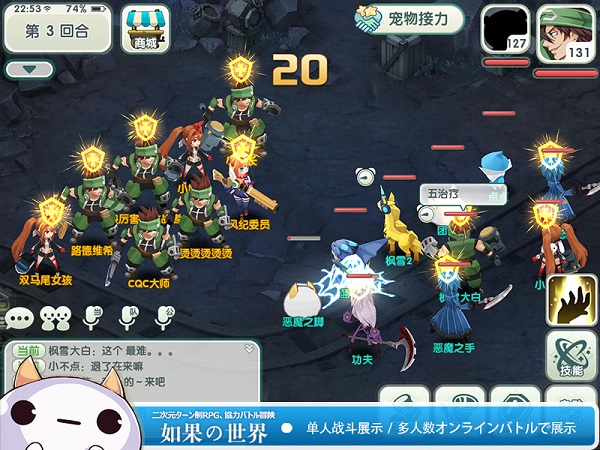Activate the 公 guild voice microphone
Viewport: 600px width, 450px height.
click(x=166, y=318)
